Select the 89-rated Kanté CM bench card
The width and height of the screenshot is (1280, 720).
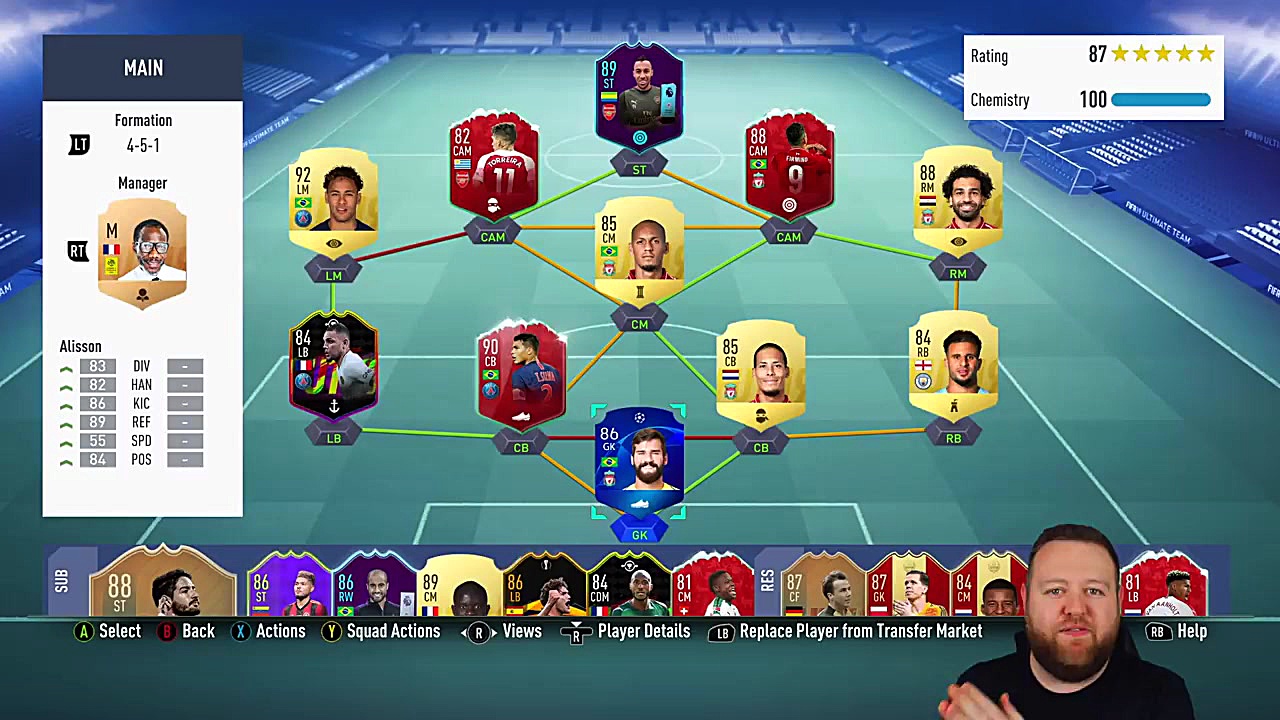[460, 590]
